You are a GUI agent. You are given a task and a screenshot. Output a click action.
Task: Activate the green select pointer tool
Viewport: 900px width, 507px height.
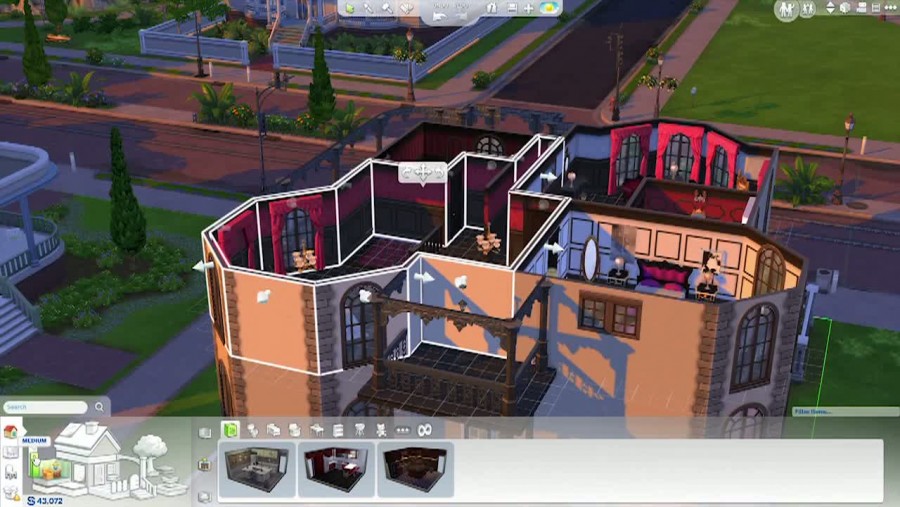click(x=351, y=8)
